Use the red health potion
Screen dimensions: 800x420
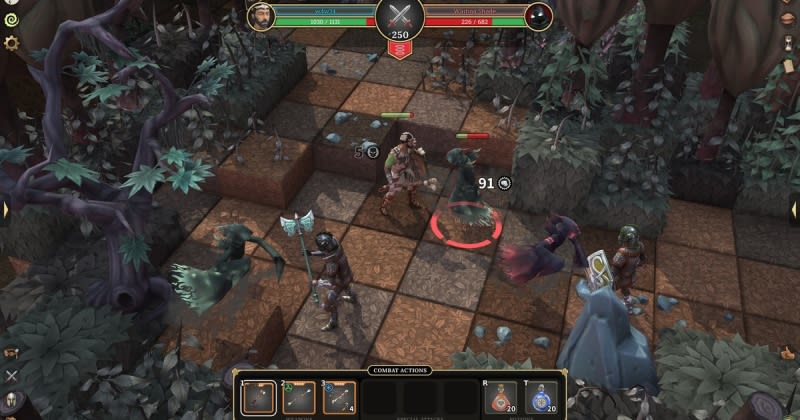tap(498, 399)
